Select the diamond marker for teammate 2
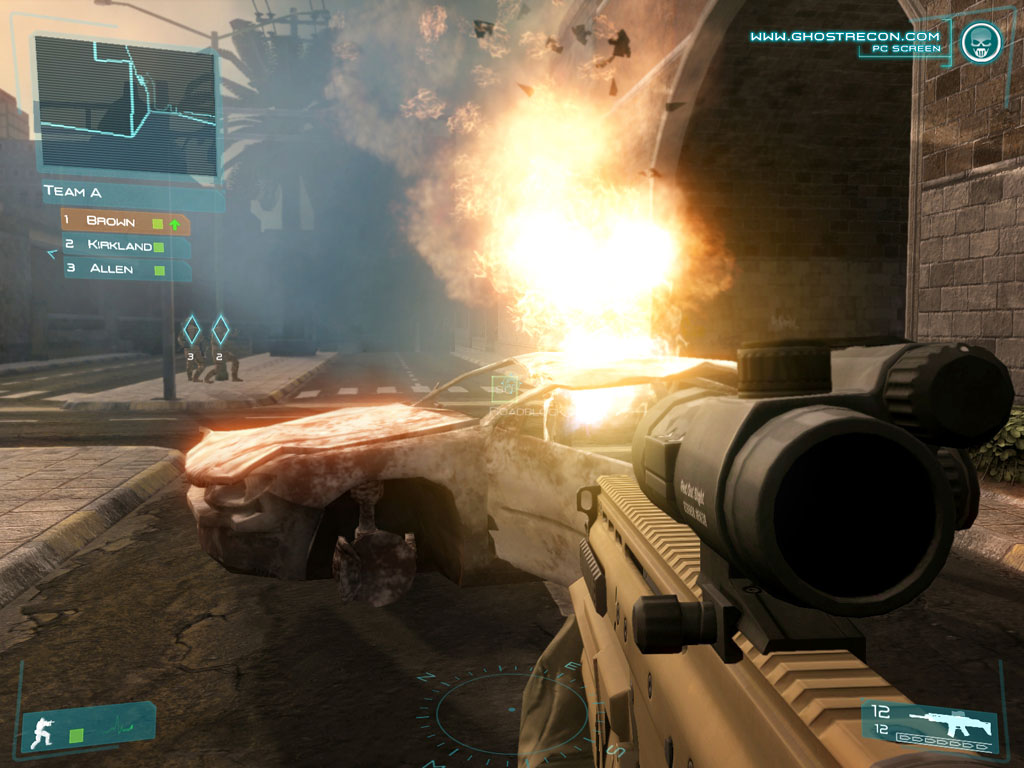This screenshot has height=768, width=1024. tap(220, 329)
